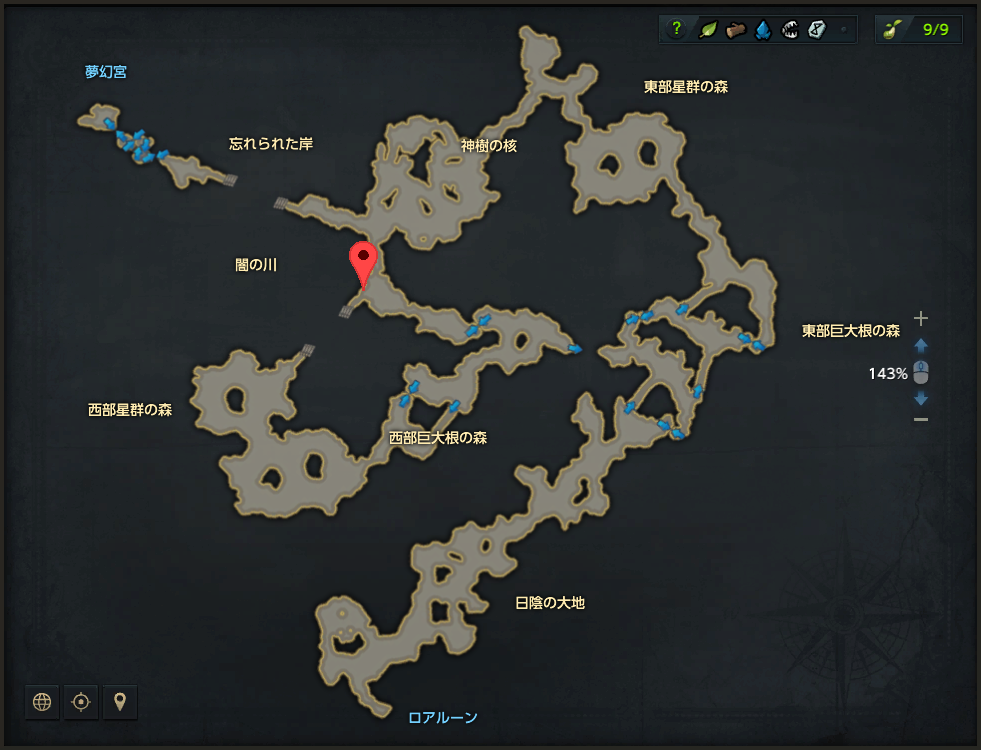The width and height of the screenshot is (981, 750).
Task: Open the green question mark help icon
Action: pos(676,29)
